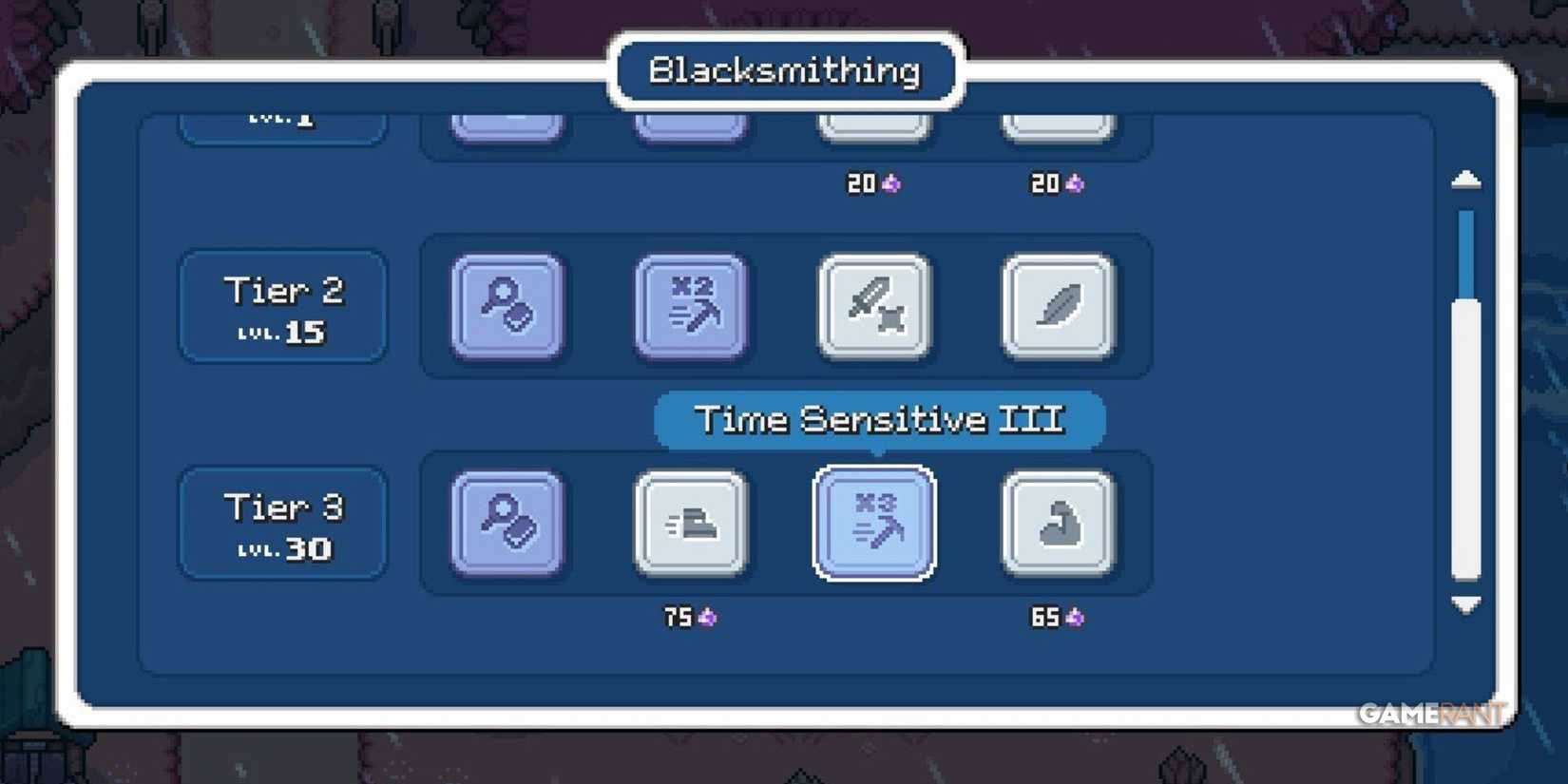The width and height of the screenshot is (1568, 784).
Task: Click the skill above the second 20 gem cost
Action: tap(1058, 122)
